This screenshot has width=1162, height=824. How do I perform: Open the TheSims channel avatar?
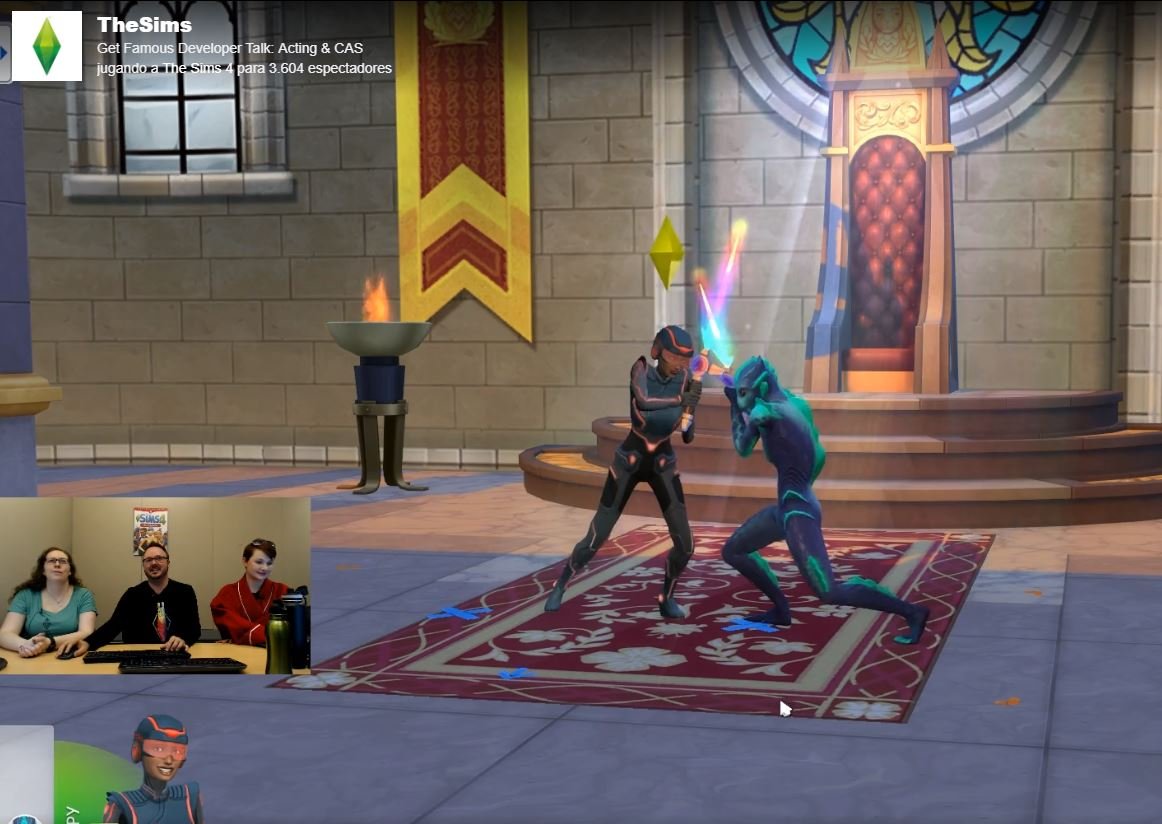click(x=46, y=46)
